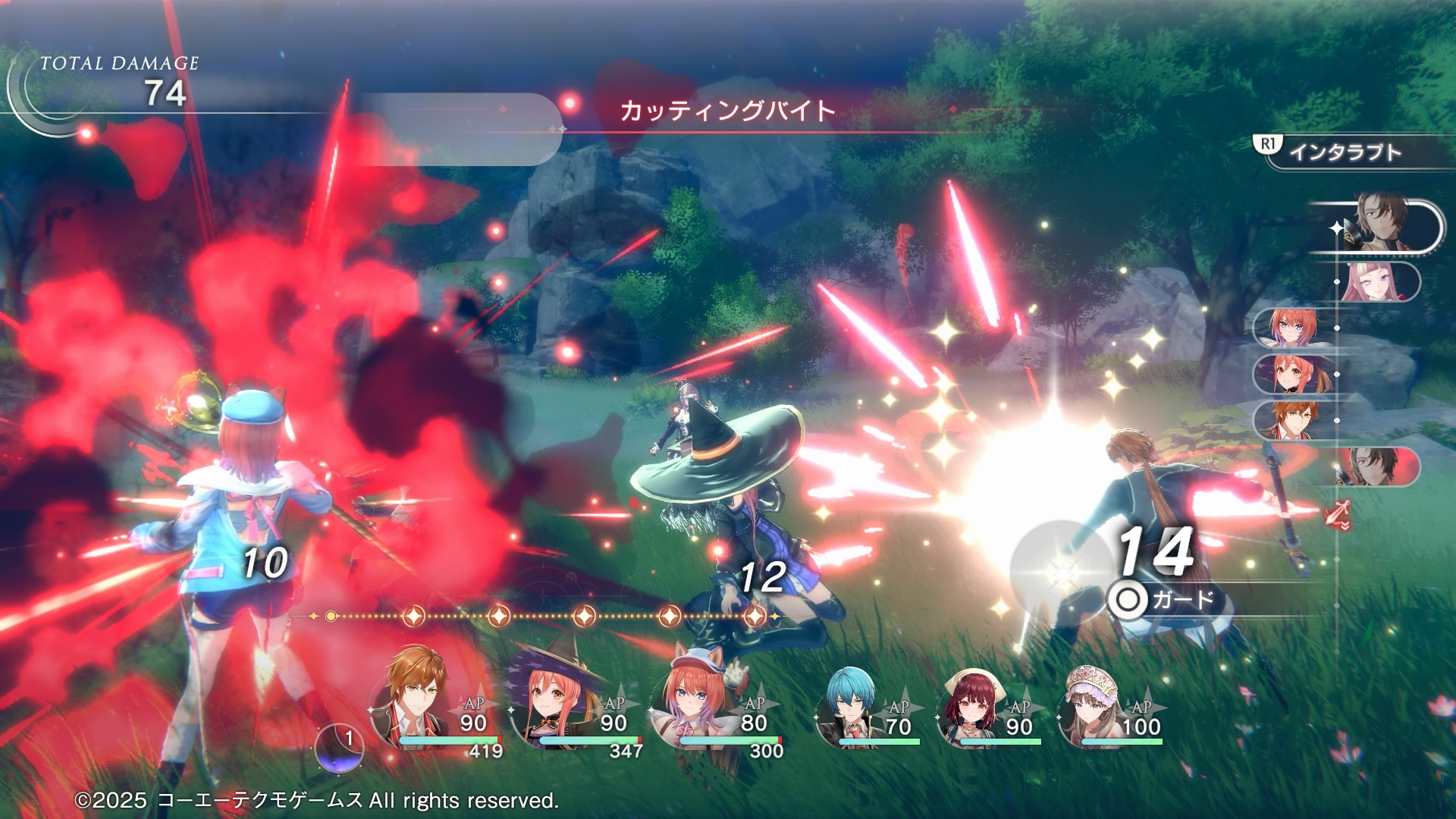Select the witch-hat girl's turn order entry
Viewport: 1456px width, 819px height.
pos(1289,374)
